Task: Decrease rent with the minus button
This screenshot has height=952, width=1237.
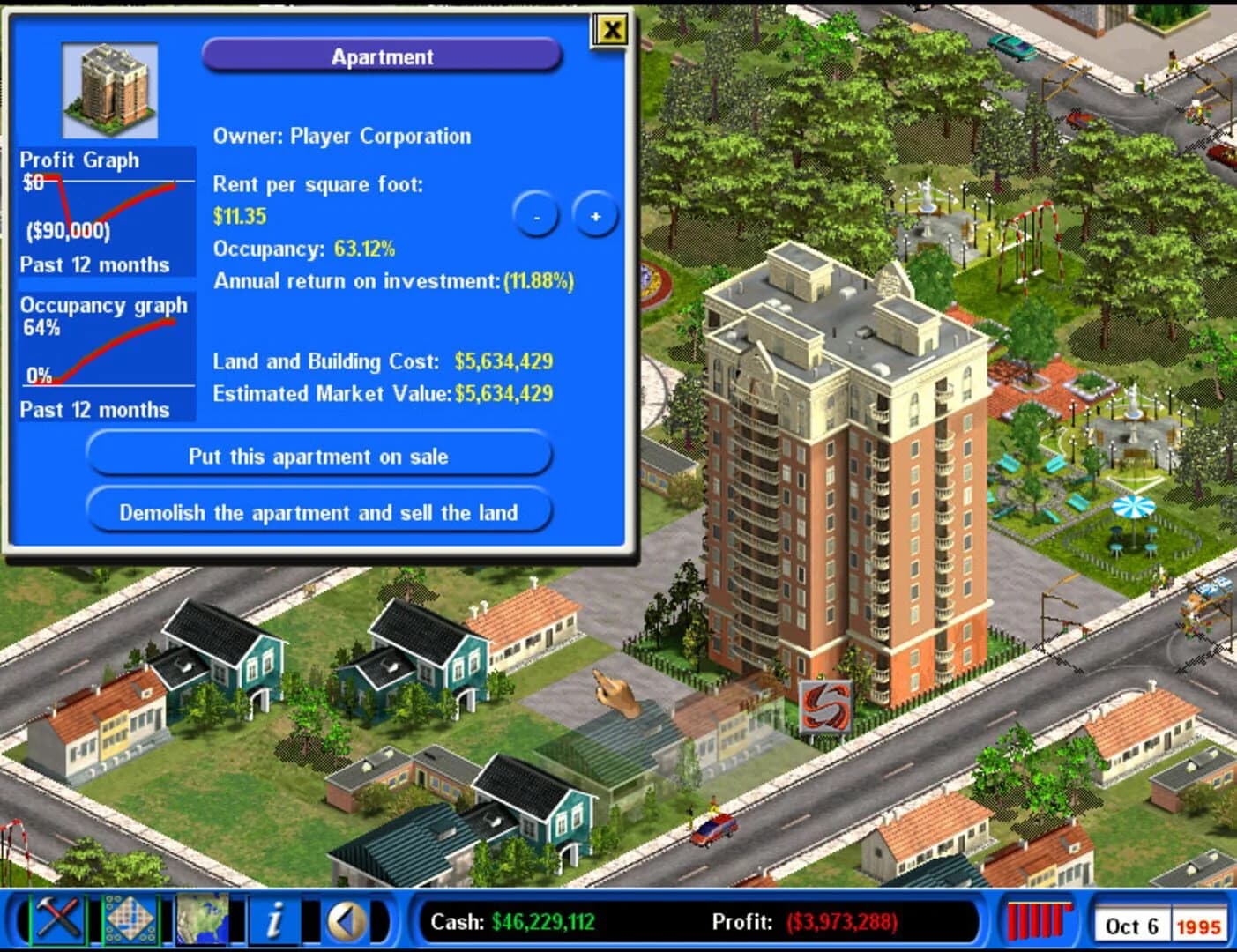Action: pyautogui.click(x=535, y=216)
